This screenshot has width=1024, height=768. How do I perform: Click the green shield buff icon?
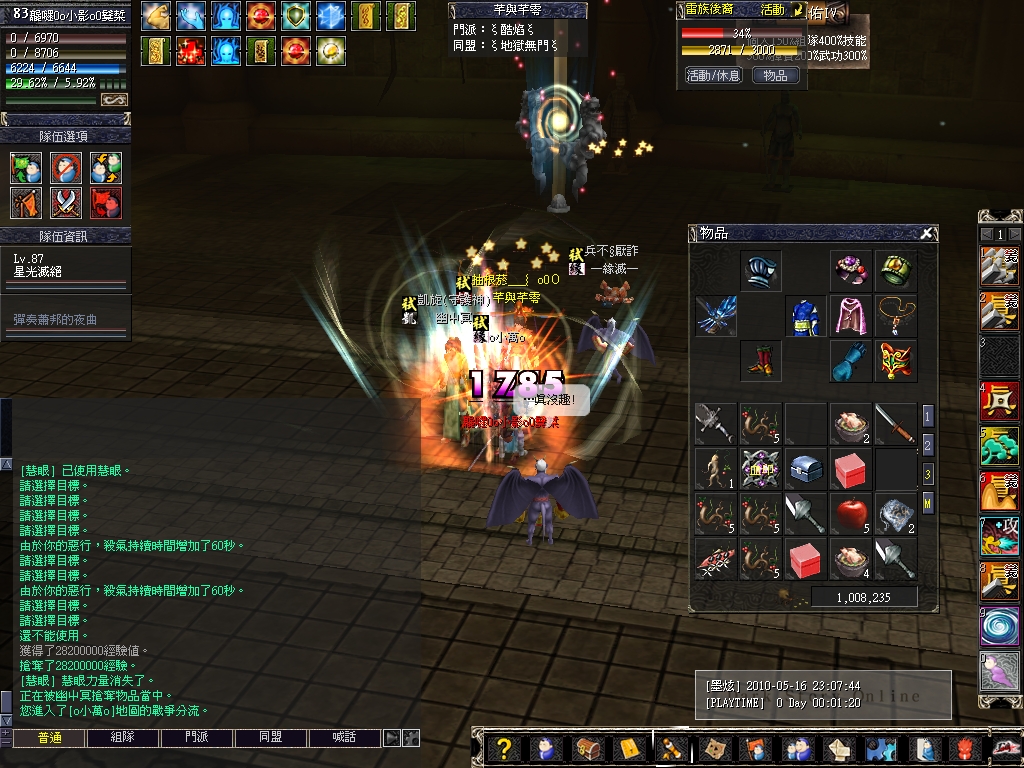point(294,15)
